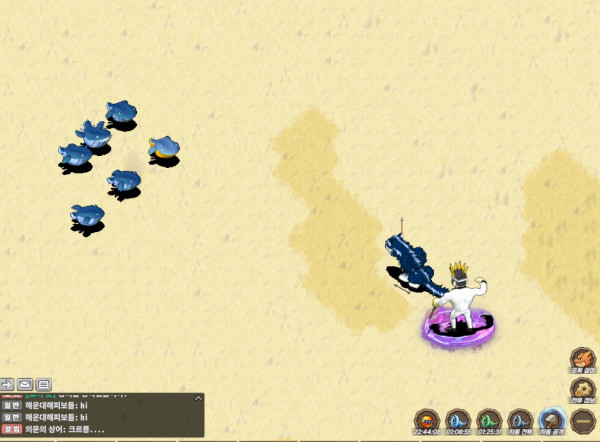Open the orange monster capture button
600x442 pixels.
click(582, 360)
